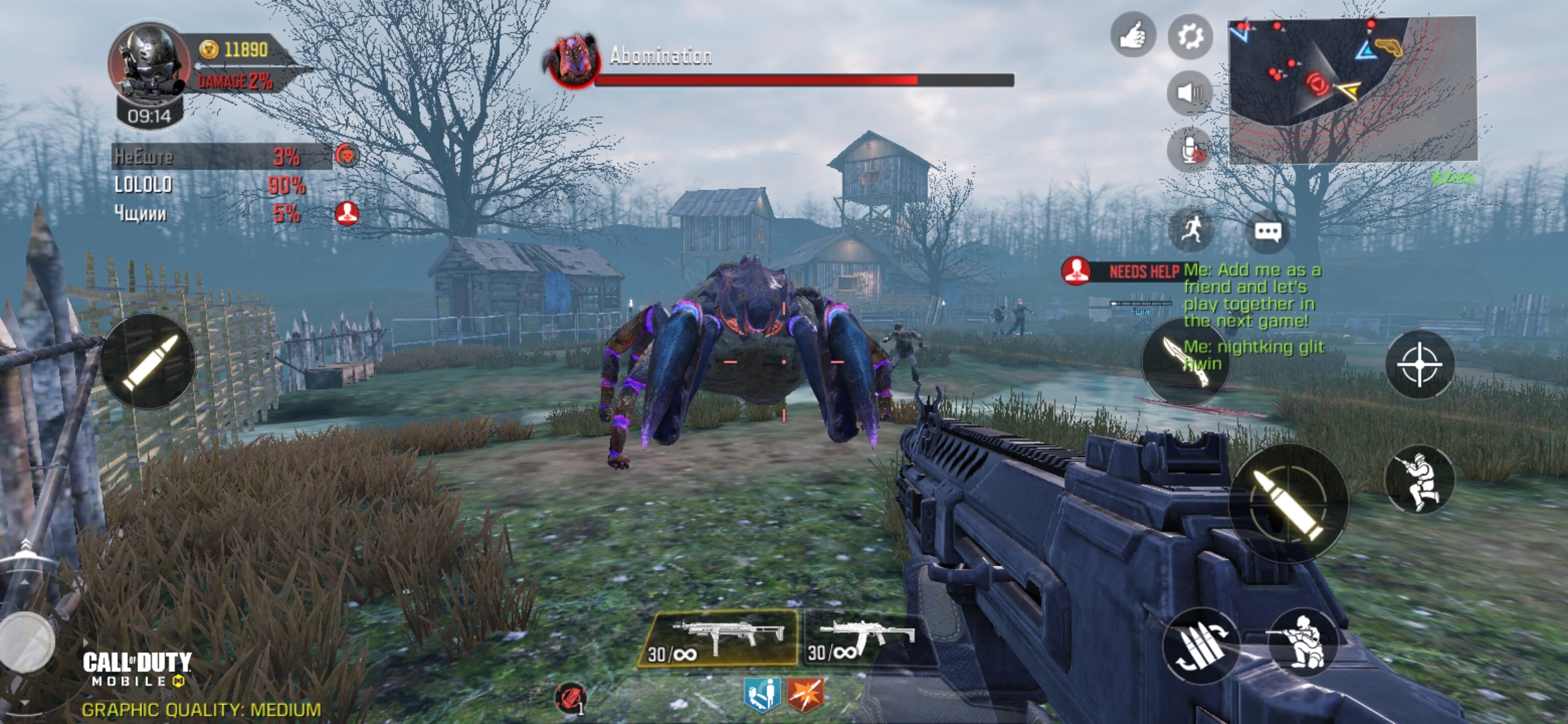Aim down sights with crosshair button
This screenshot has height=724, width=1568.
click(x=1419, y=364)
